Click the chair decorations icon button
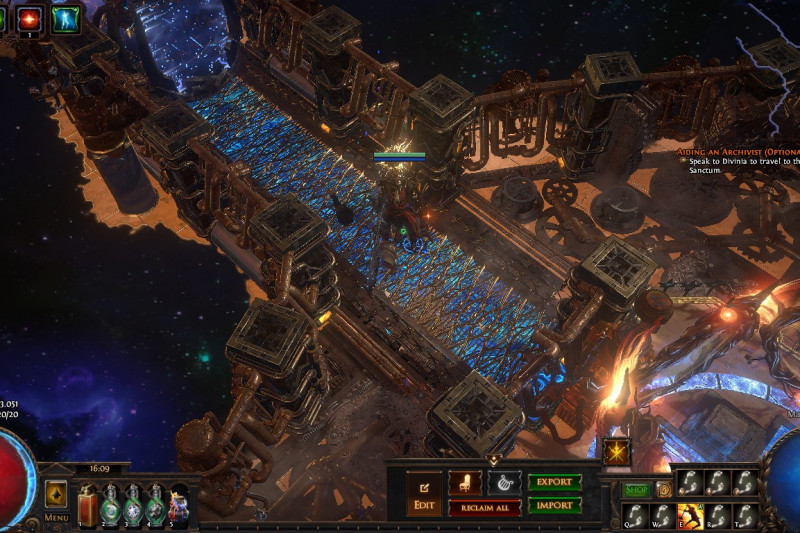The width and height of the screenshot is (800, 533). coord(464,482)
